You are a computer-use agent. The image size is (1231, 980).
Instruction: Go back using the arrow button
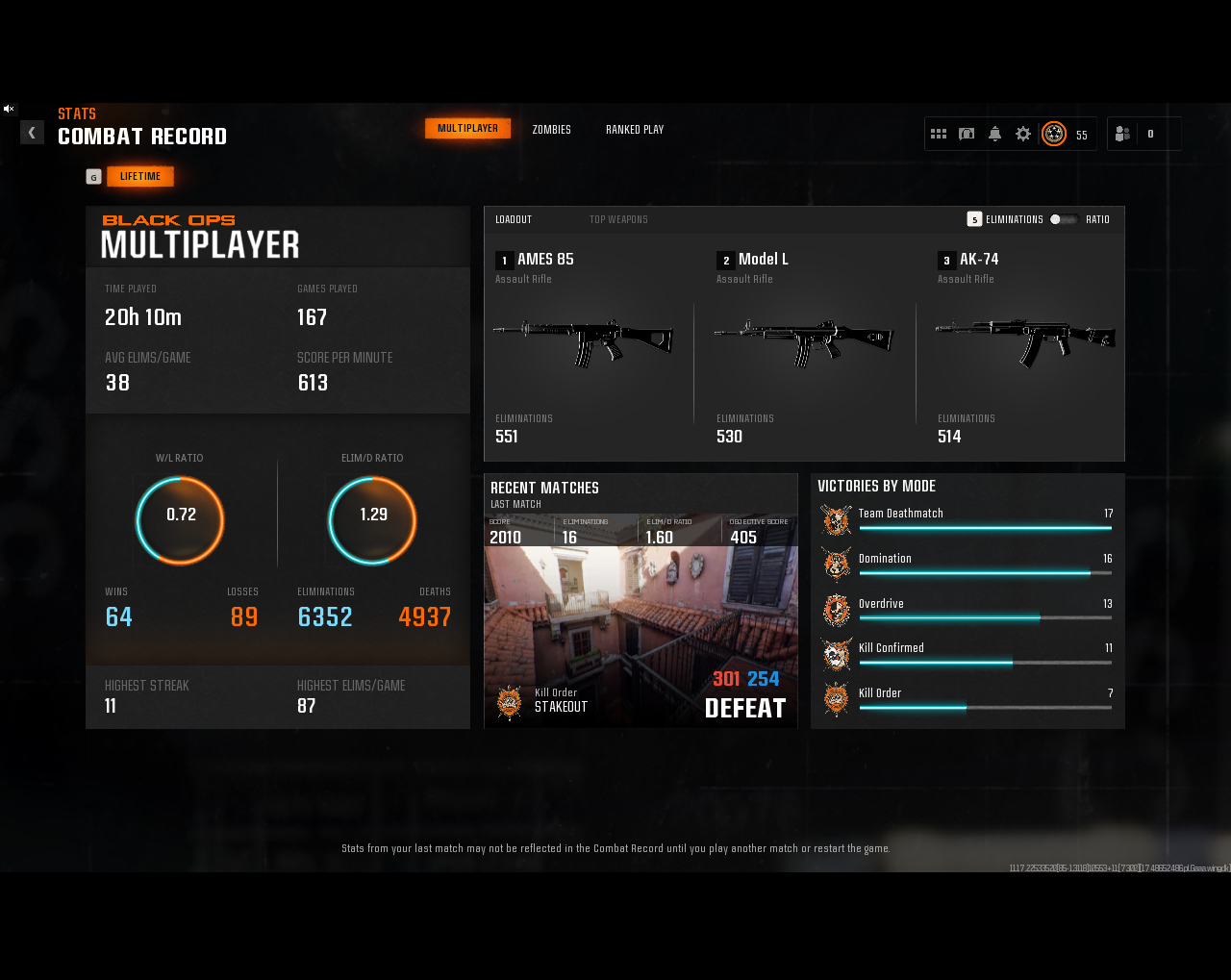[x=32, y=133]
